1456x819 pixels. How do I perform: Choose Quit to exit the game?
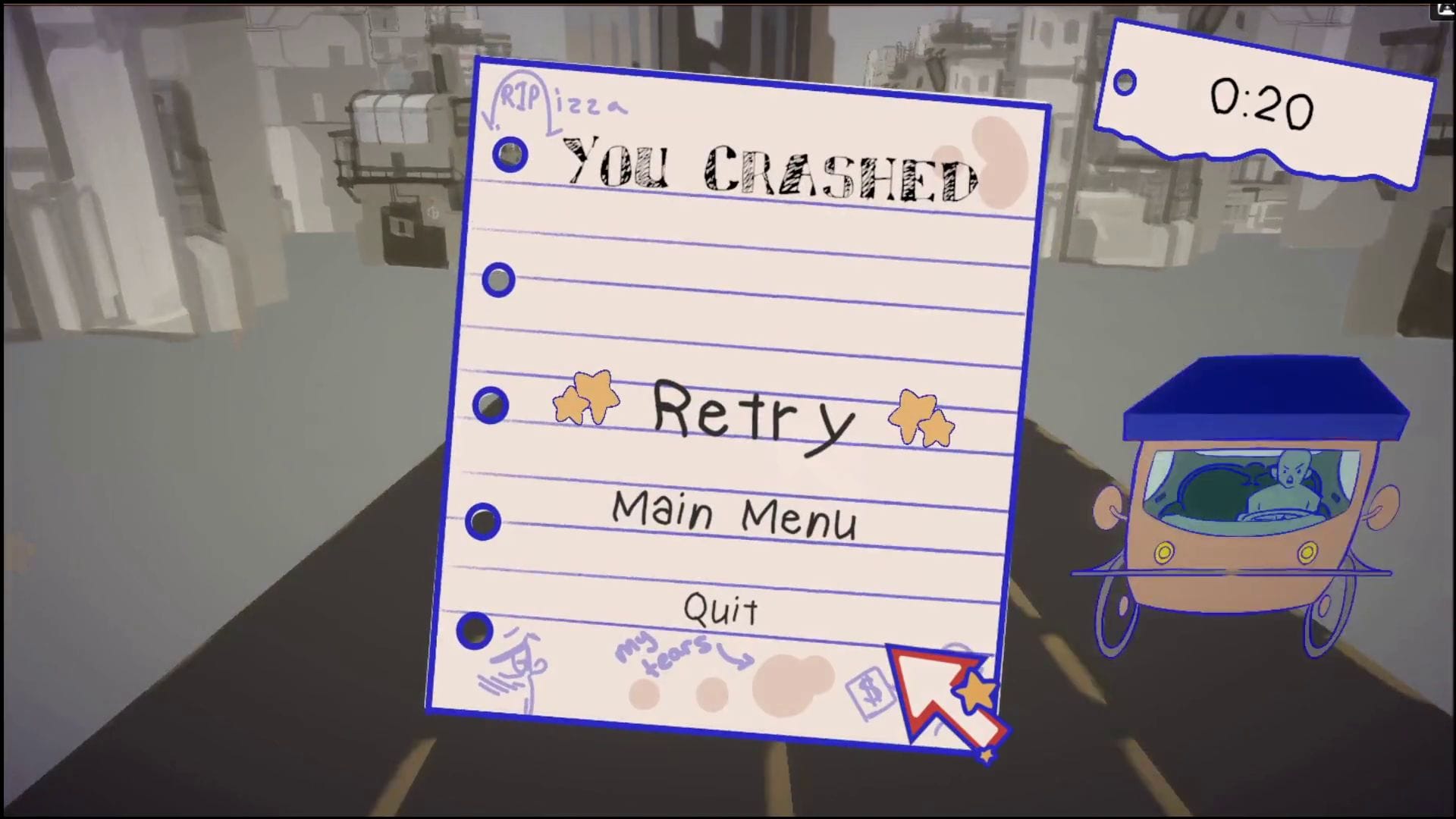pos(720,609)
